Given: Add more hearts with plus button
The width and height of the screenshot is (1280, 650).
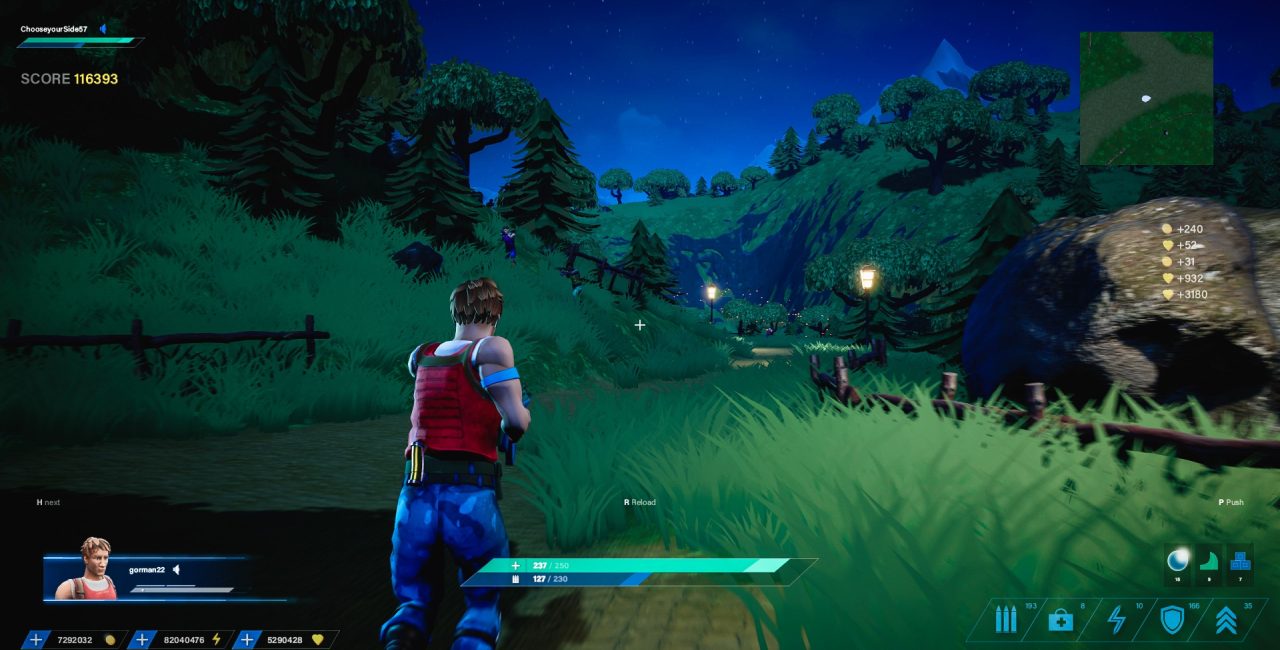Looking at the screenshot, I should 246,640.
